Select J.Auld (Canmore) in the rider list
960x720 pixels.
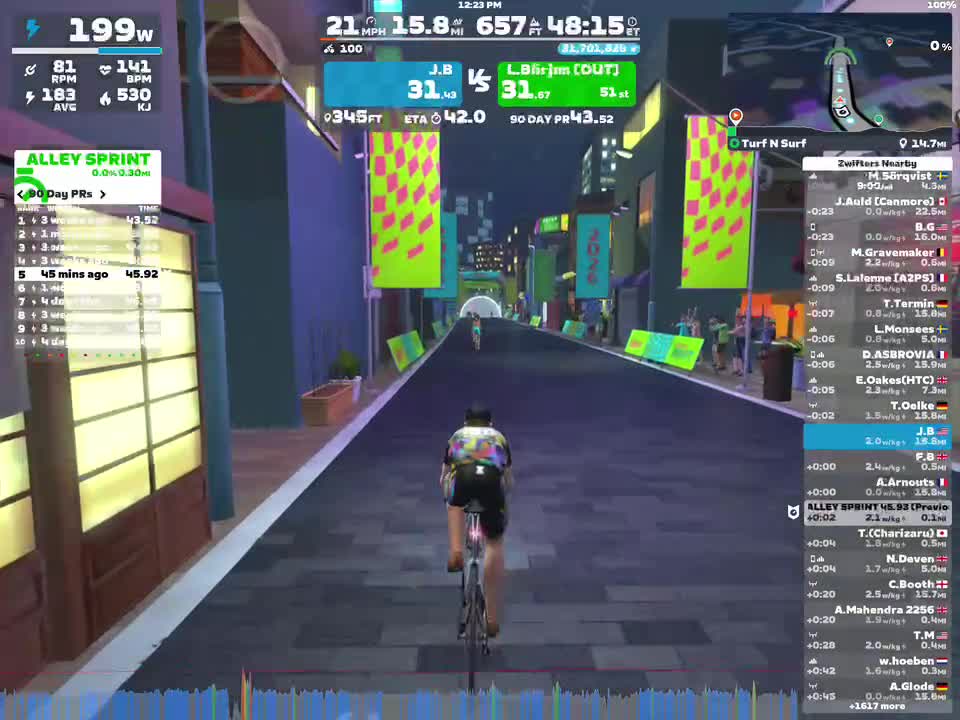(877, 206)
